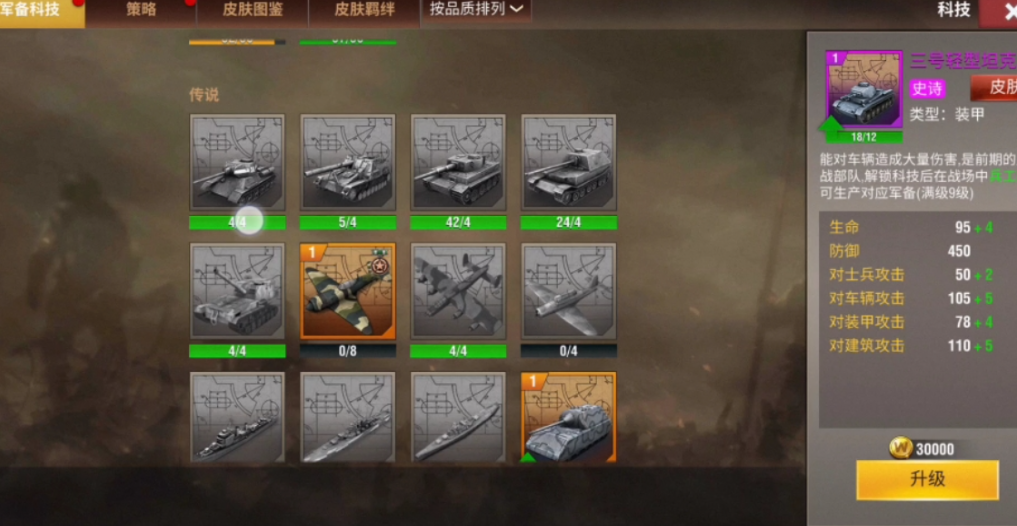Select the orange-framed heavy tank tile
The image size is (1017, 526).
click(568, 418)
